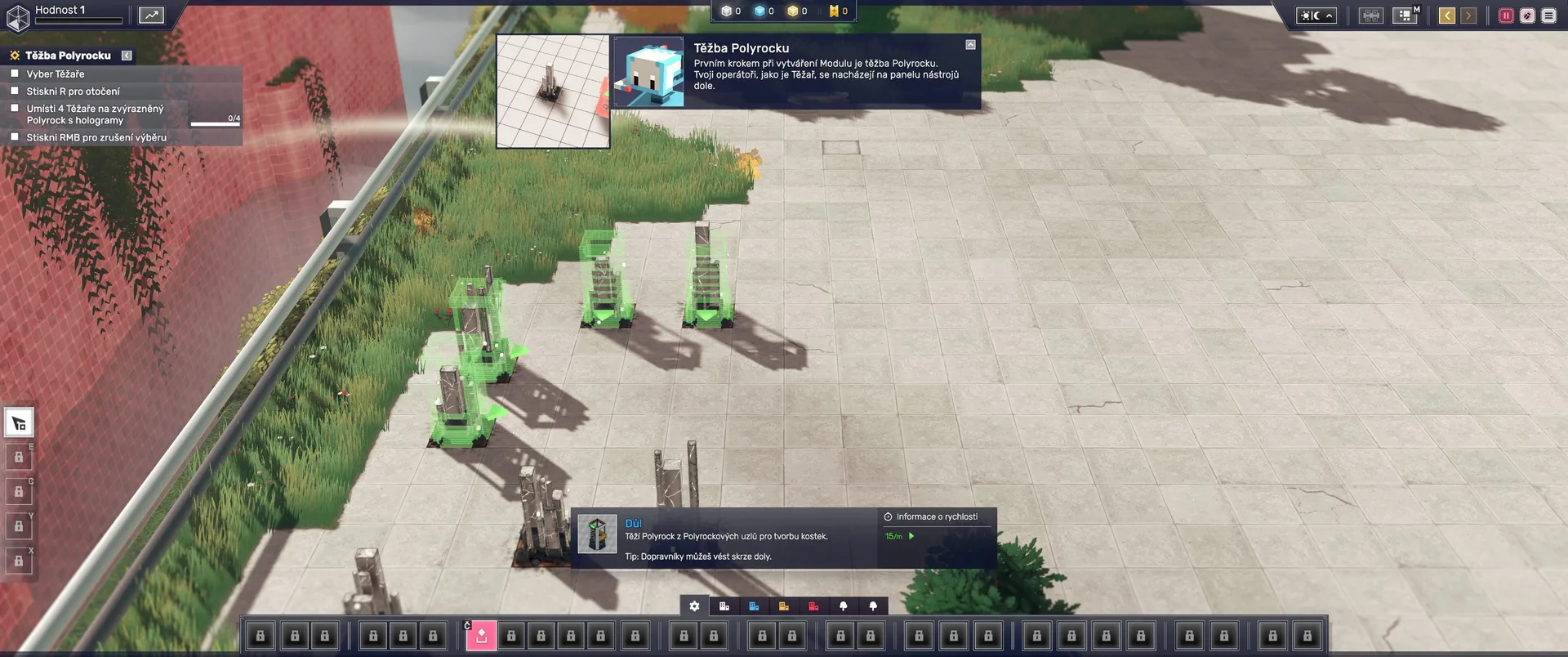
Task: Switch to the white buildings tab
Action: [x=724, y=606]
